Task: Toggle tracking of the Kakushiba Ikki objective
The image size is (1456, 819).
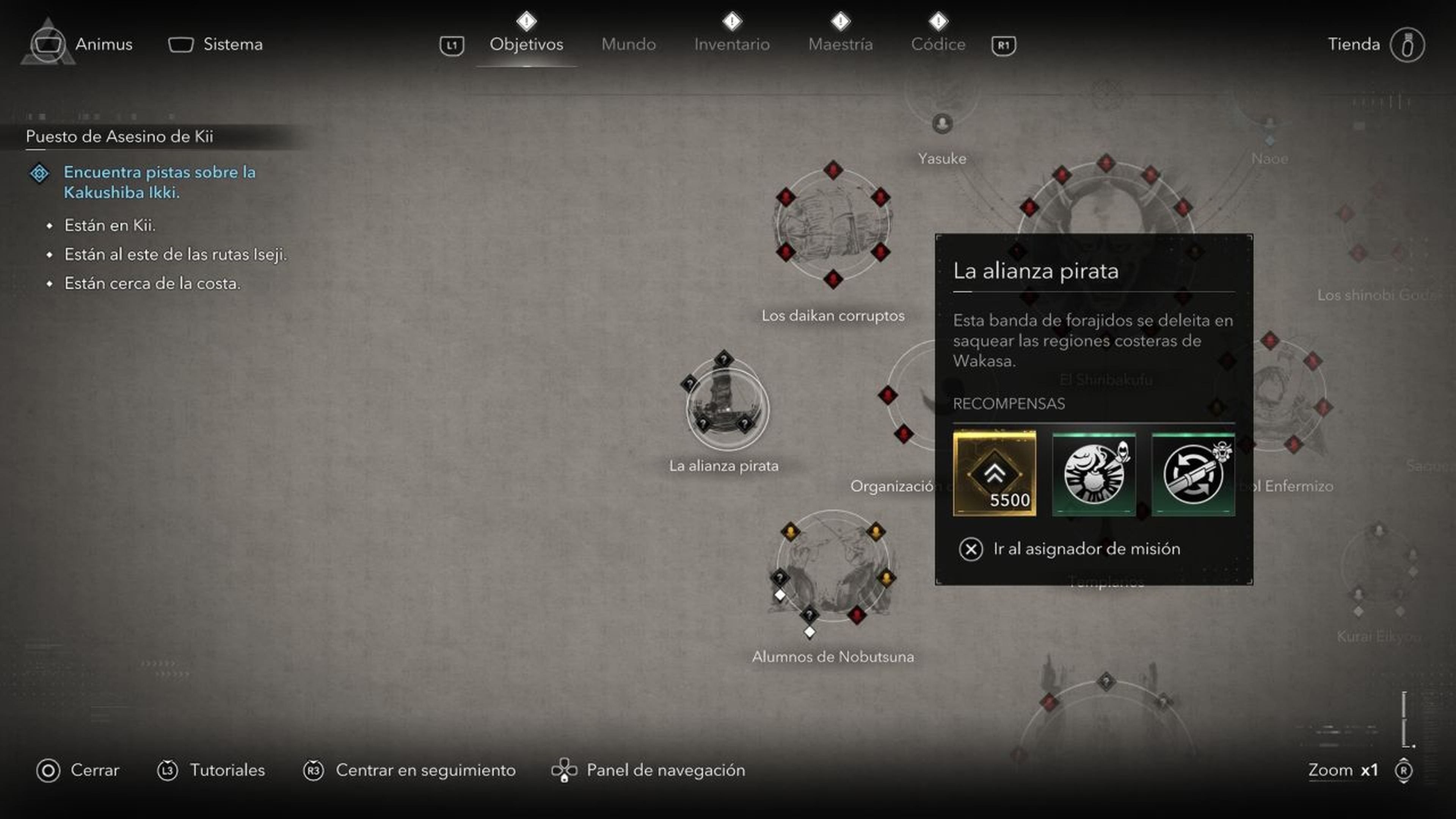Action: tap(38, 173)
